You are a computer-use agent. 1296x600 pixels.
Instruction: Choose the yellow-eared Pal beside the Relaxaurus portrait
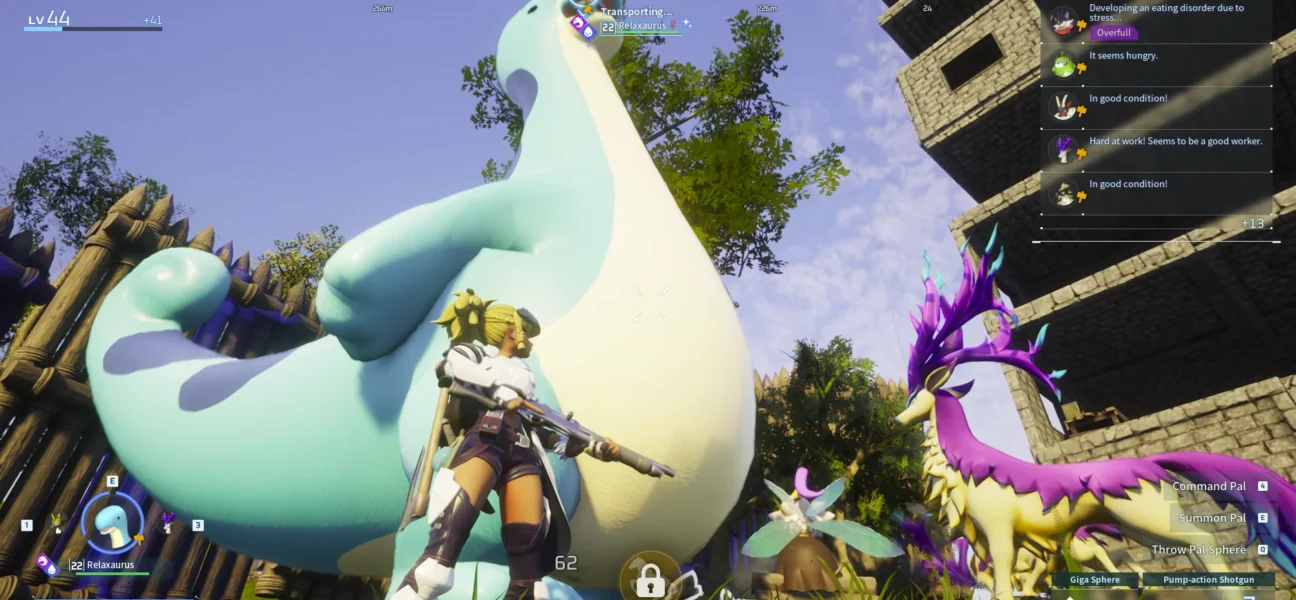(x=56, y=523)
